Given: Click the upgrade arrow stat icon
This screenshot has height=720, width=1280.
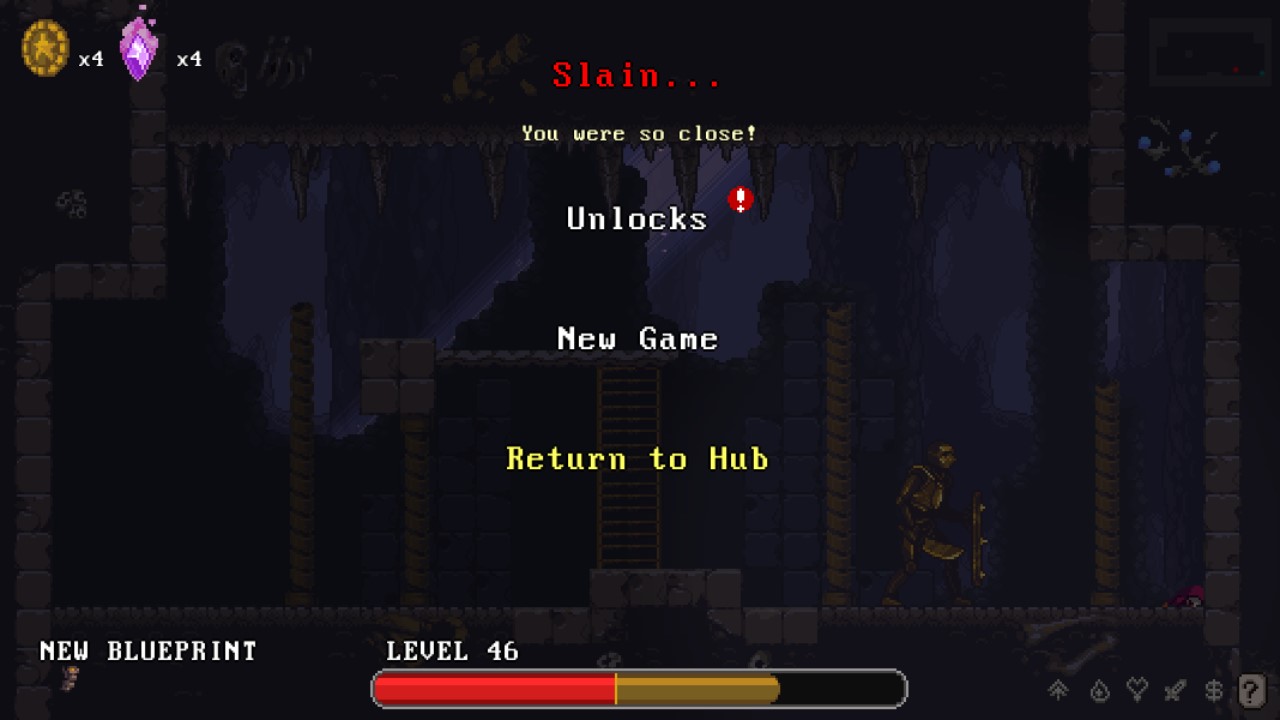Looking at the screenshot, I should point(1056,690).
